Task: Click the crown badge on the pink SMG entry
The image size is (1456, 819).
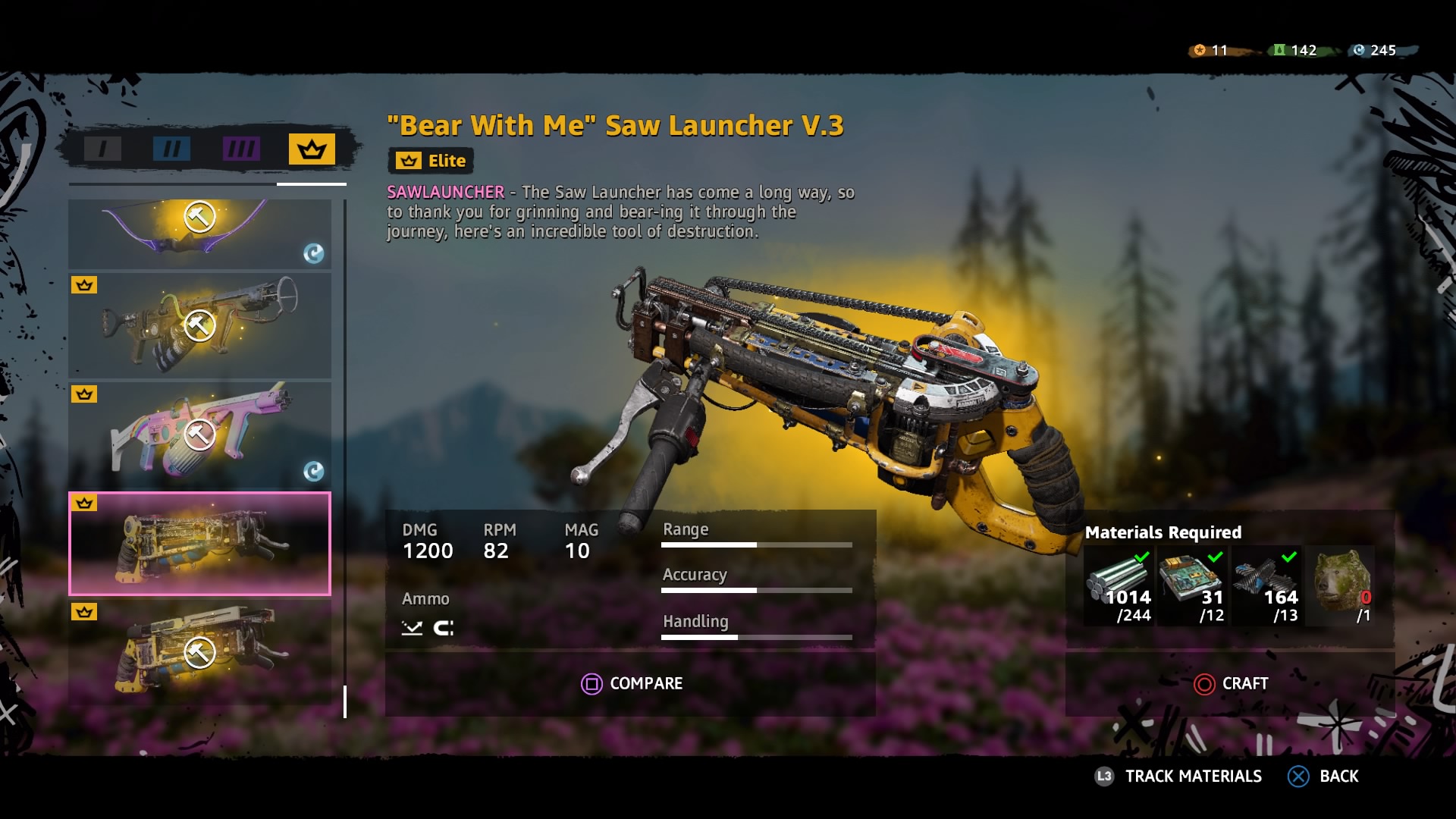Action: pos(86,394)
